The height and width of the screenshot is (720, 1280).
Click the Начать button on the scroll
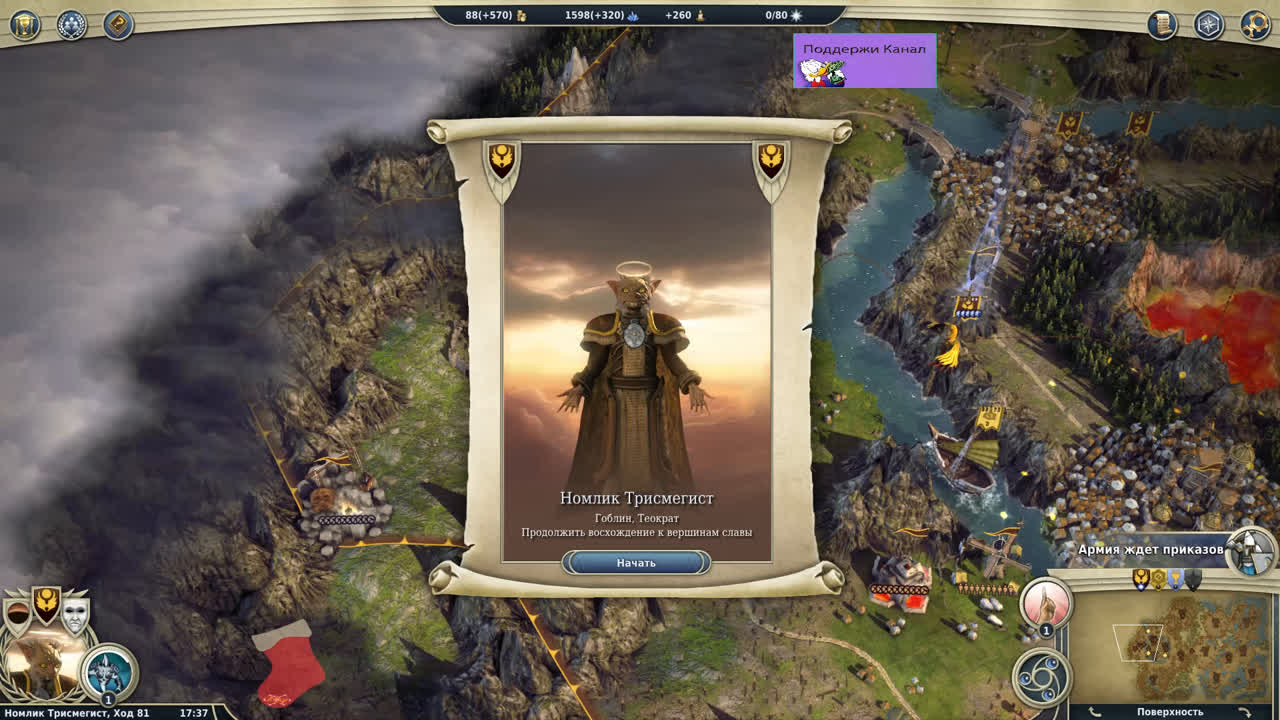click(636, 563)
